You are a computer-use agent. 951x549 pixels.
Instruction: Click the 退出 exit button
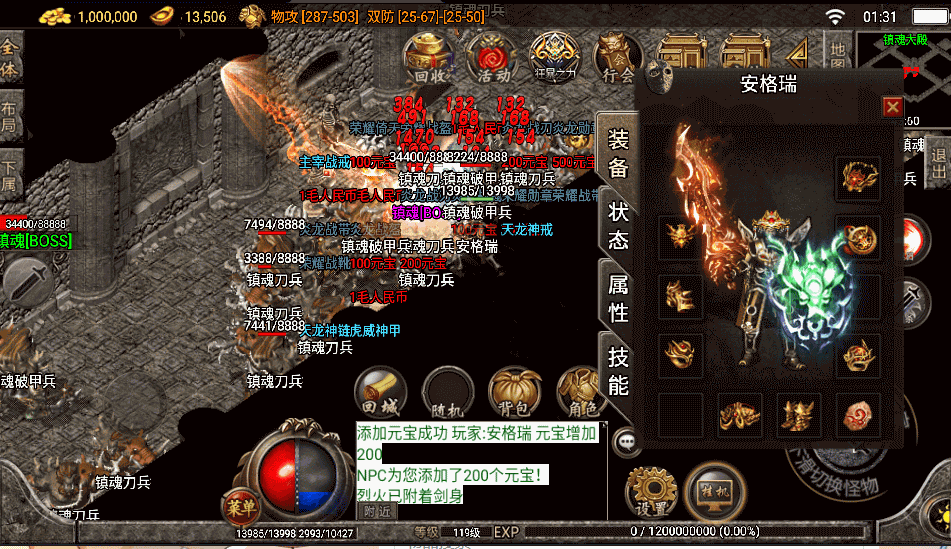pyautogui.click(x=939, y=165)
